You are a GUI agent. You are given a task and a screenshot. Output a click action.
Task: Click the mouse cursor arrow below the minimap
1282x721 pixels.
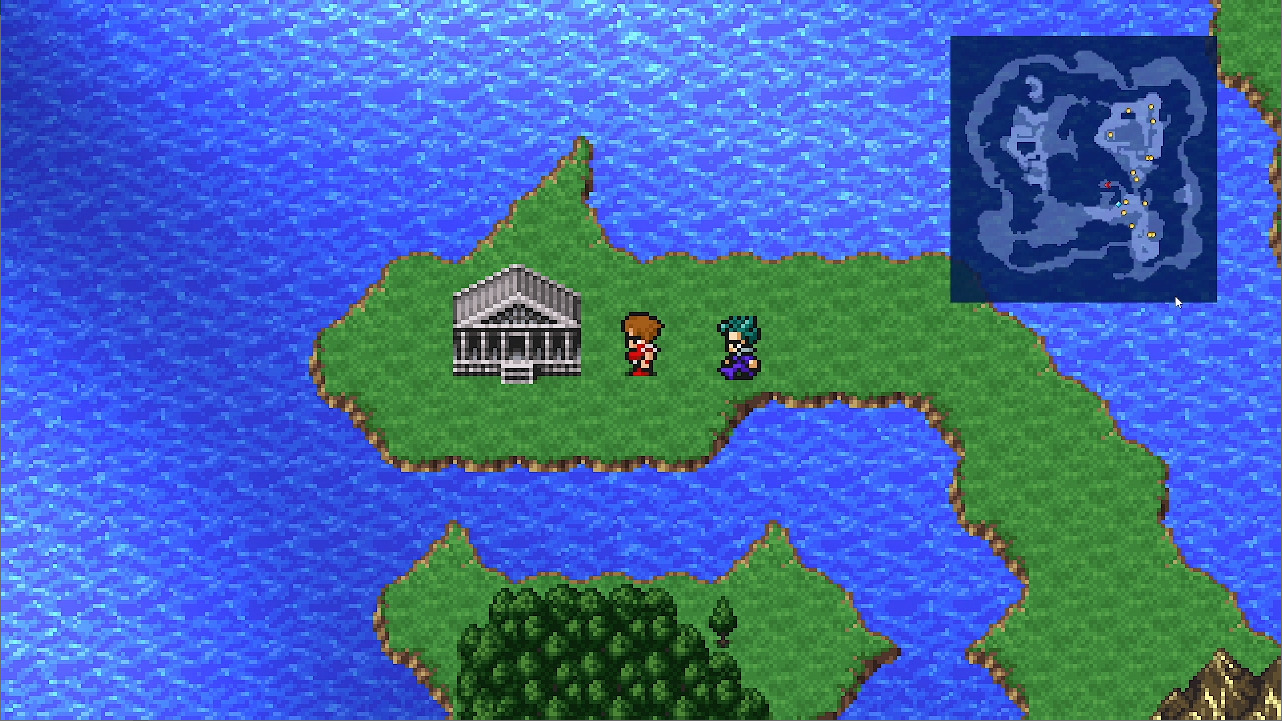point(1177,300)
